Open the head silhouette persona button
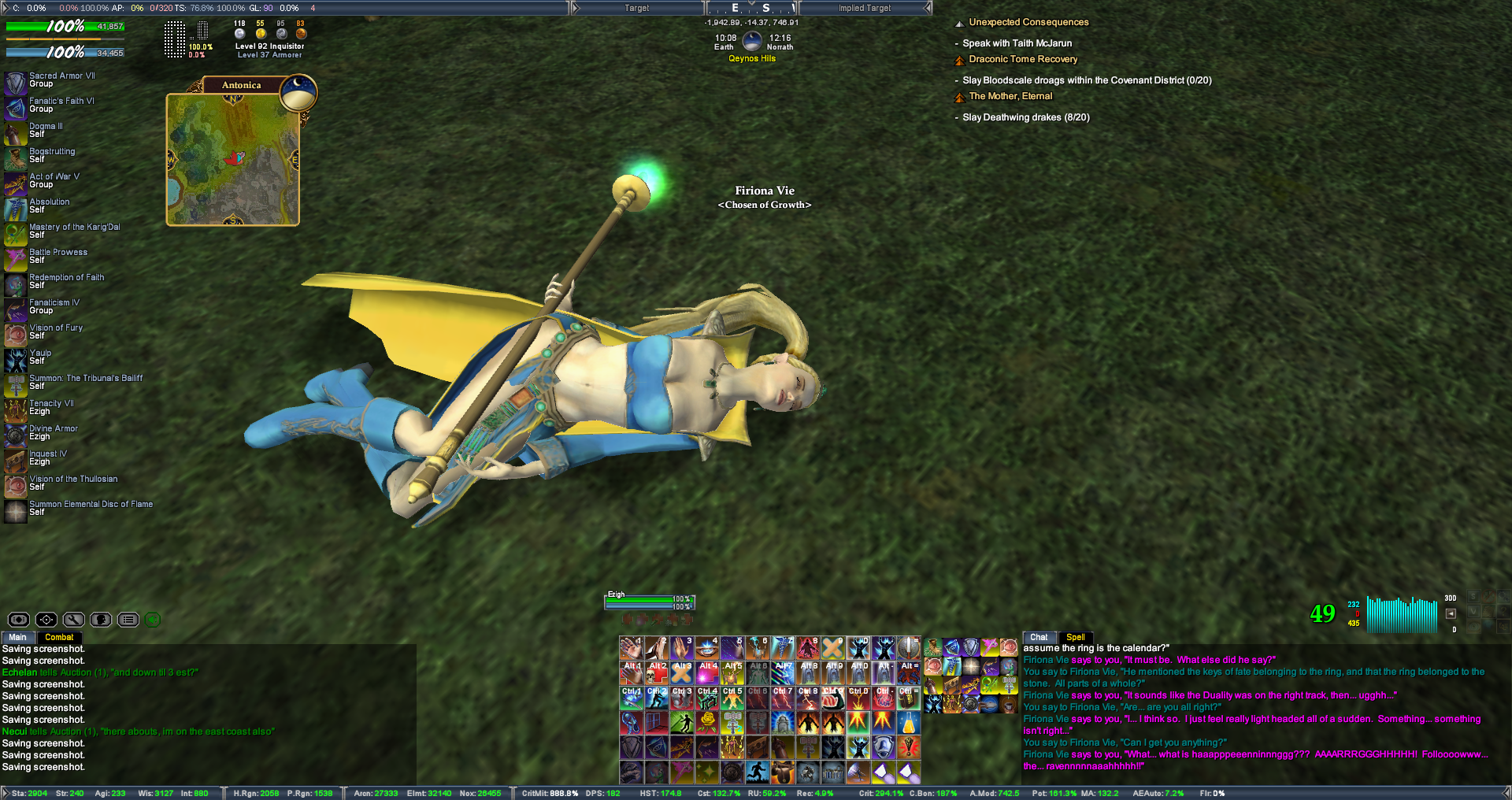The image size is (1512, 800). pos(101,620)
